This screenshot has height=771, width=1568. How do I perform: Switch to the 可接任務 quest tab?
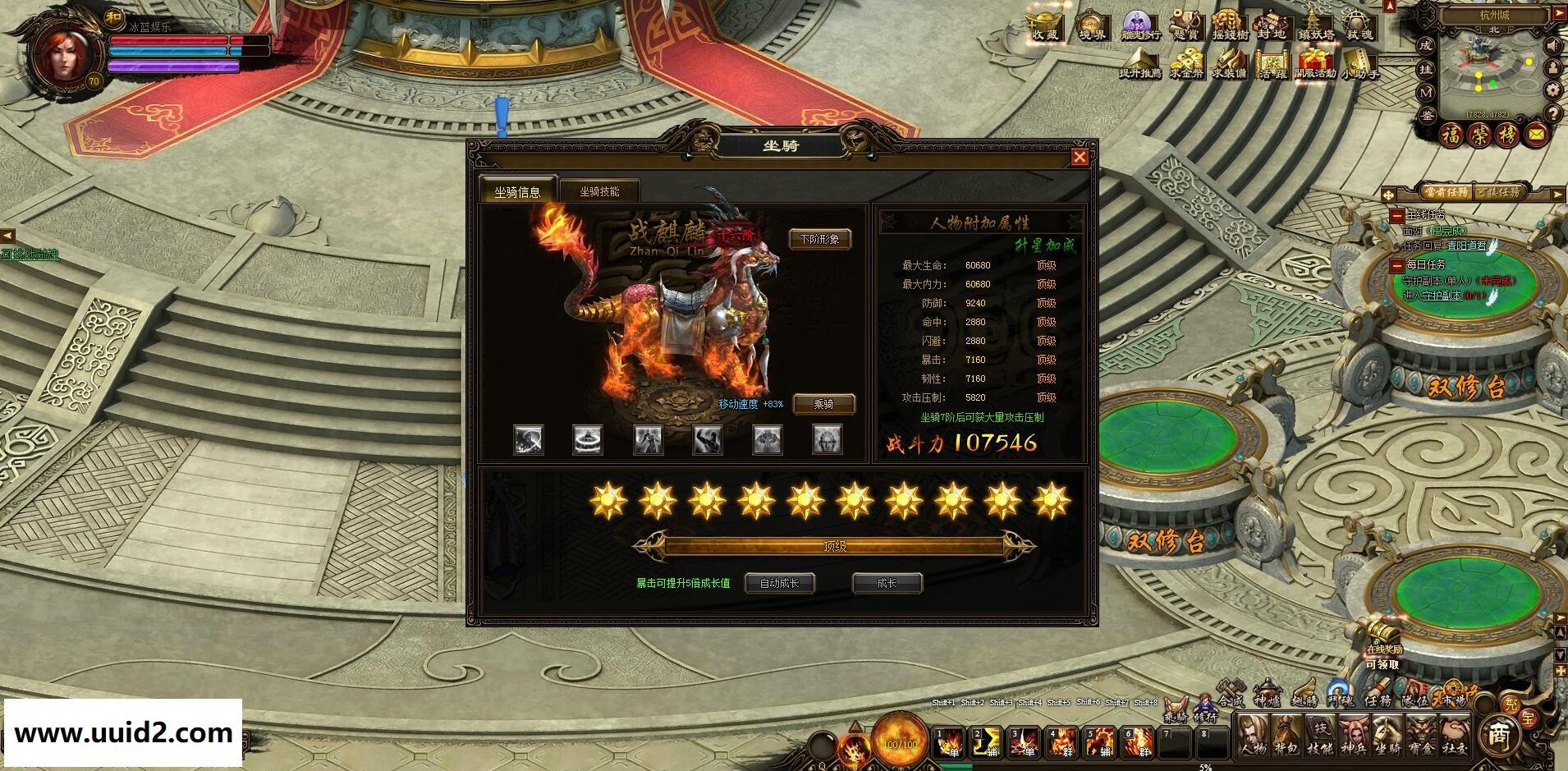pyautogui.click(x=1497, y=192)
